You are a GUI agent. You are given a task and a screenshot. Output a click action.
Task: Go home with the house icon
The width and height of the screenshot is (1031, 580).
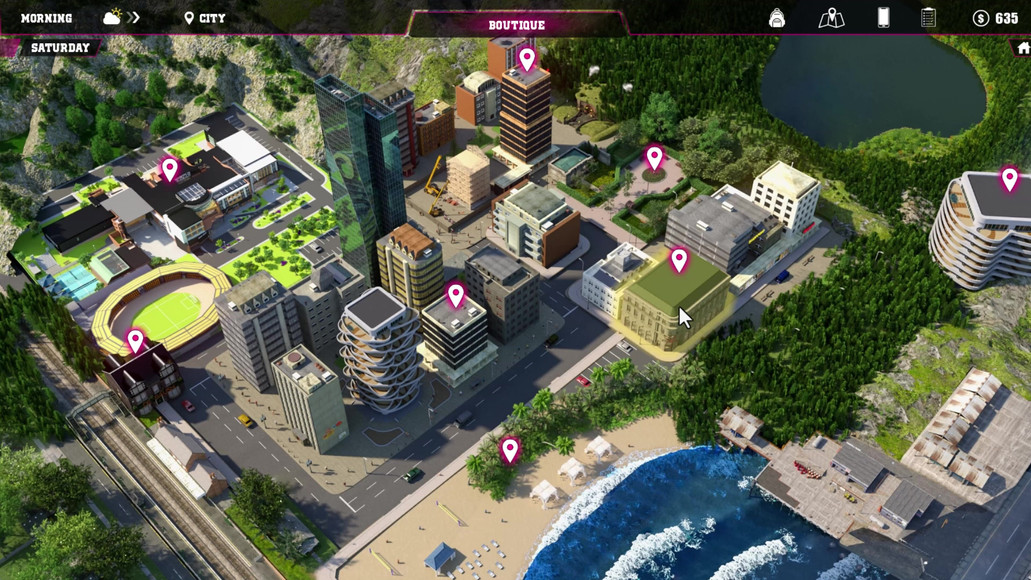[1022, 47]
